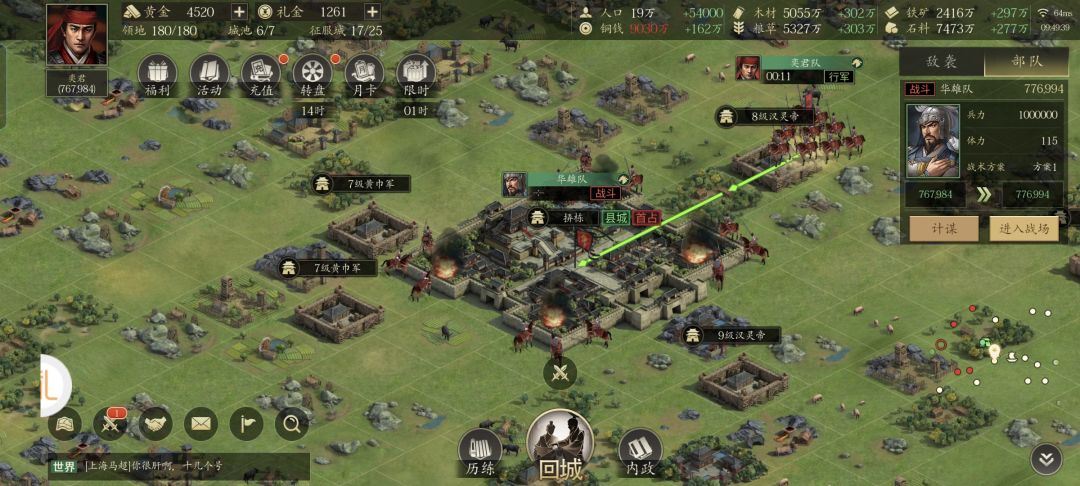Open the 活动 events menu
Screen dimensions: 1080x486
[x=209, y=73]
